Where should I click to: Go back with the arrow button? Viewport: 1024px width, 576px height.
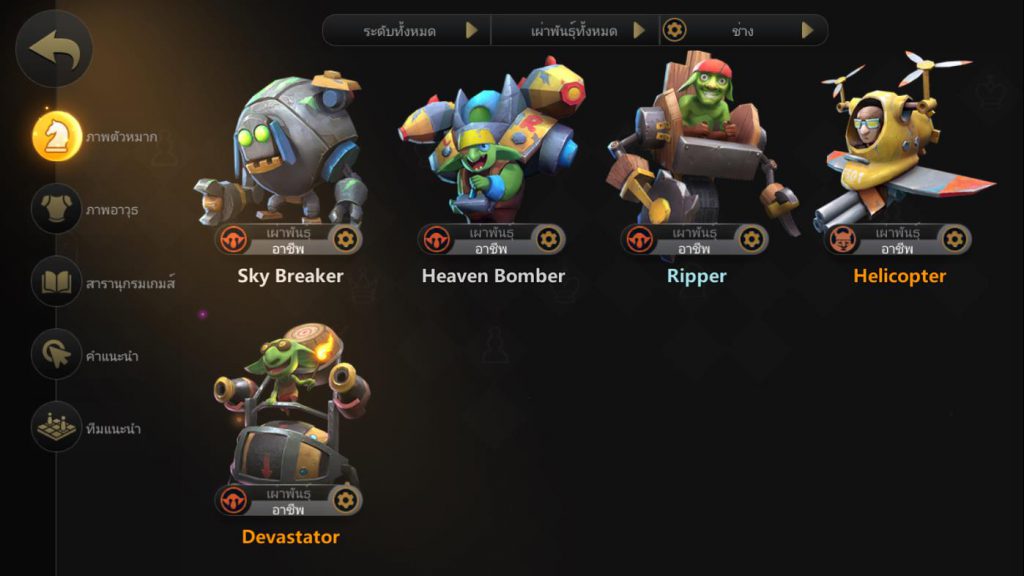click(x=54, y=47)
